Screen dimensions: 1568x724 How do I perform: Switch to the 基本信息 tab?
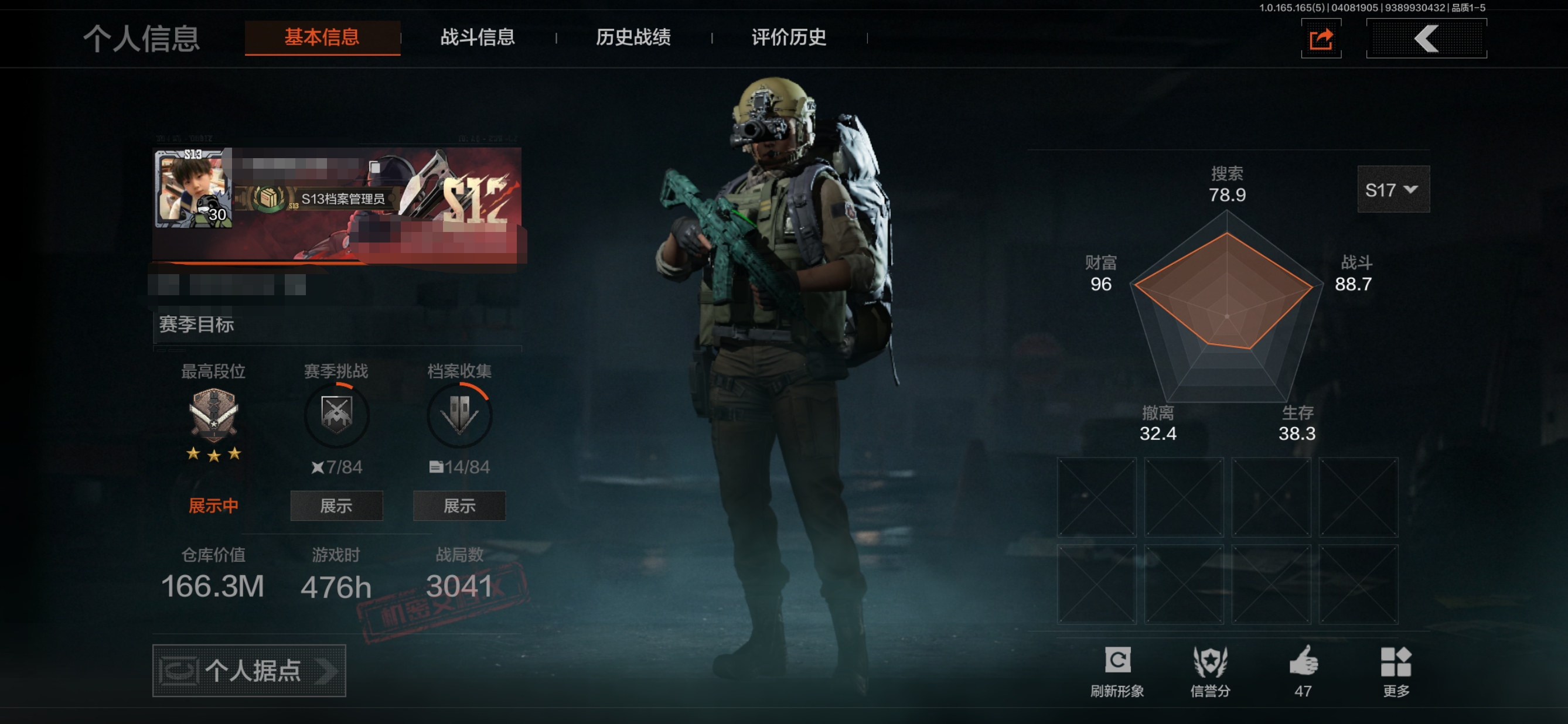pyautogui.click(x=322, y=37)
